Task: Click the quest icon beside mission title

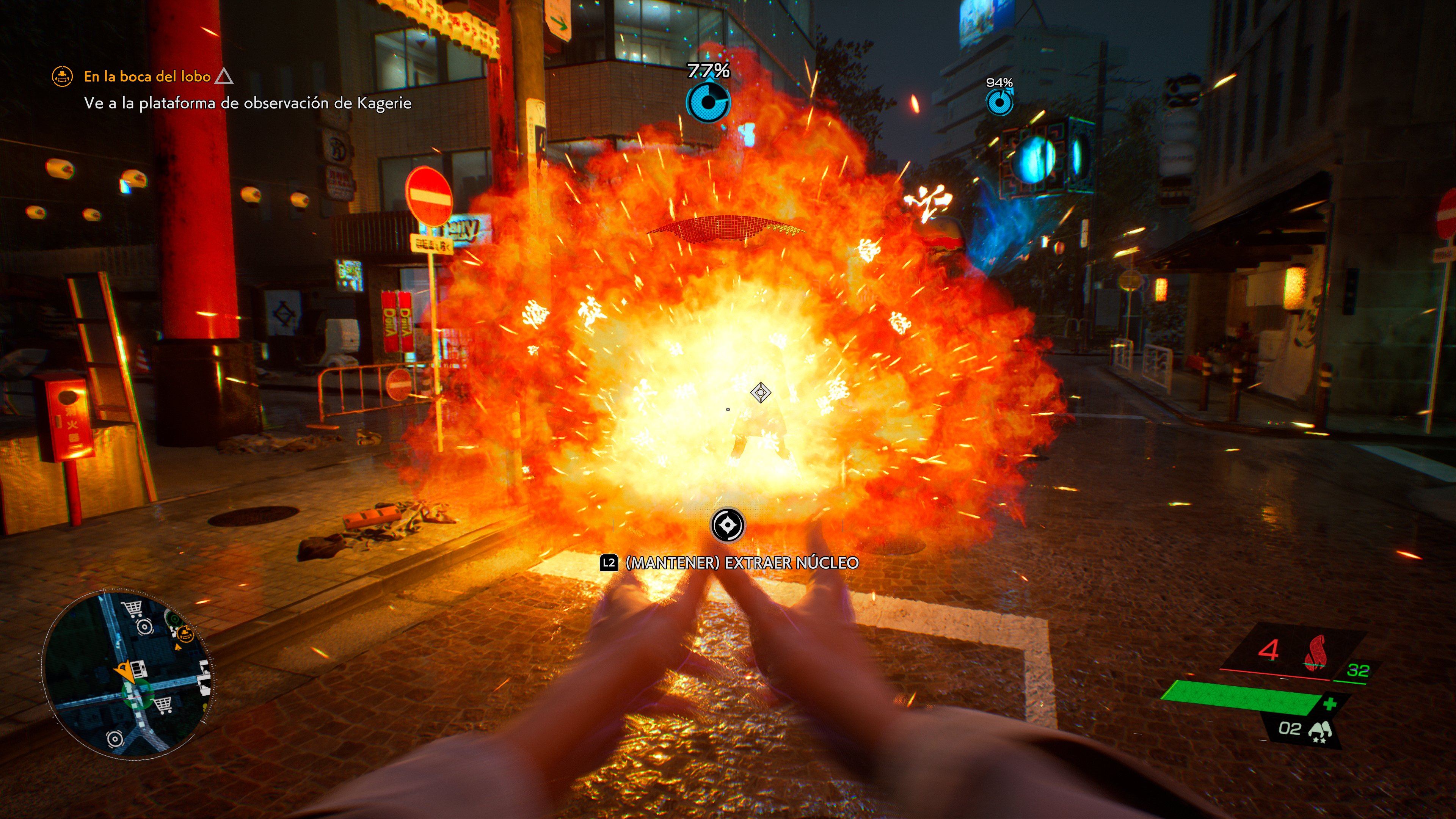Action: (62, 76)
